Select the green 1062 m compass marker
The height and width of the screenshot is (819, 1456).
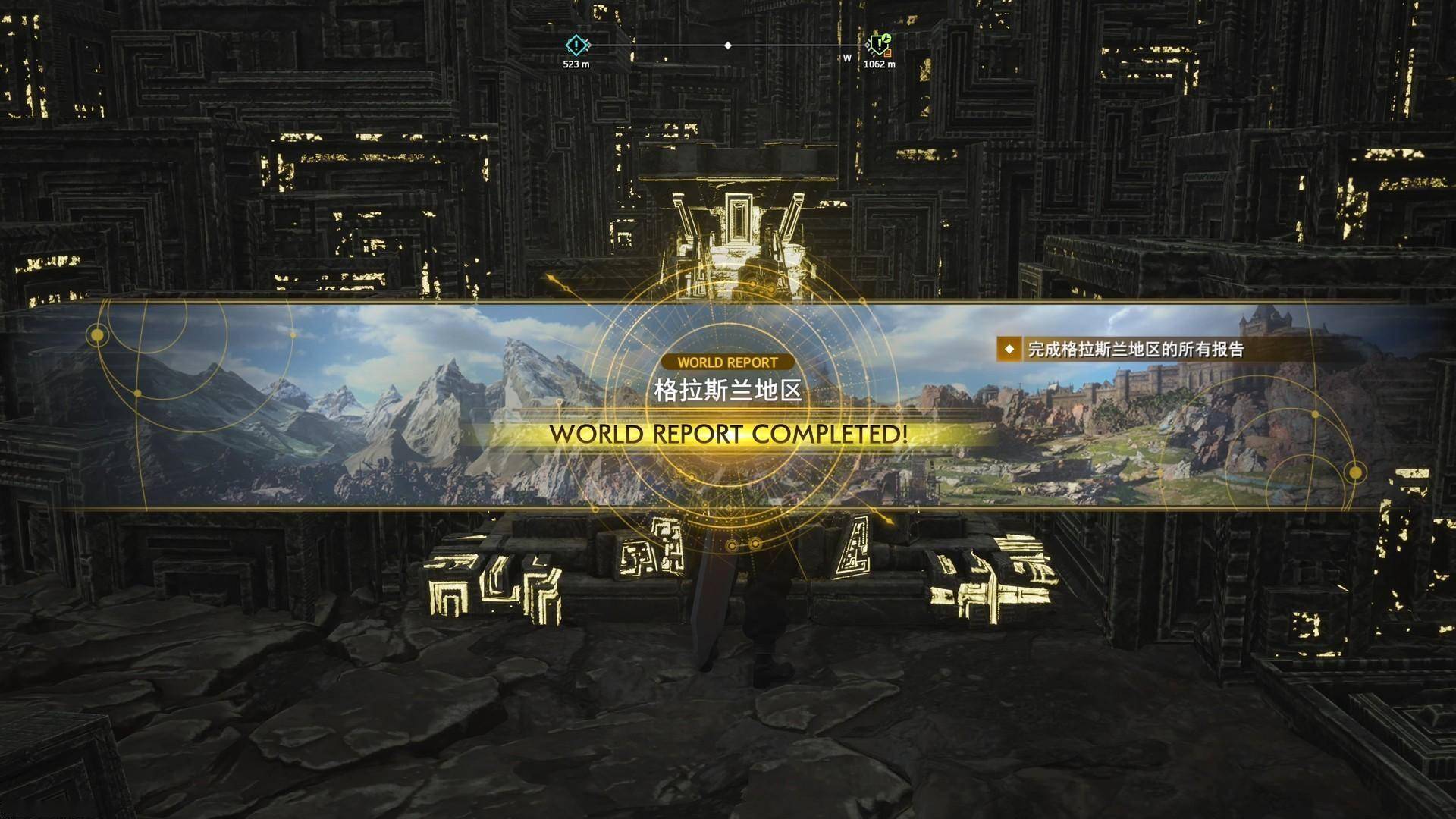click(879, 45)
